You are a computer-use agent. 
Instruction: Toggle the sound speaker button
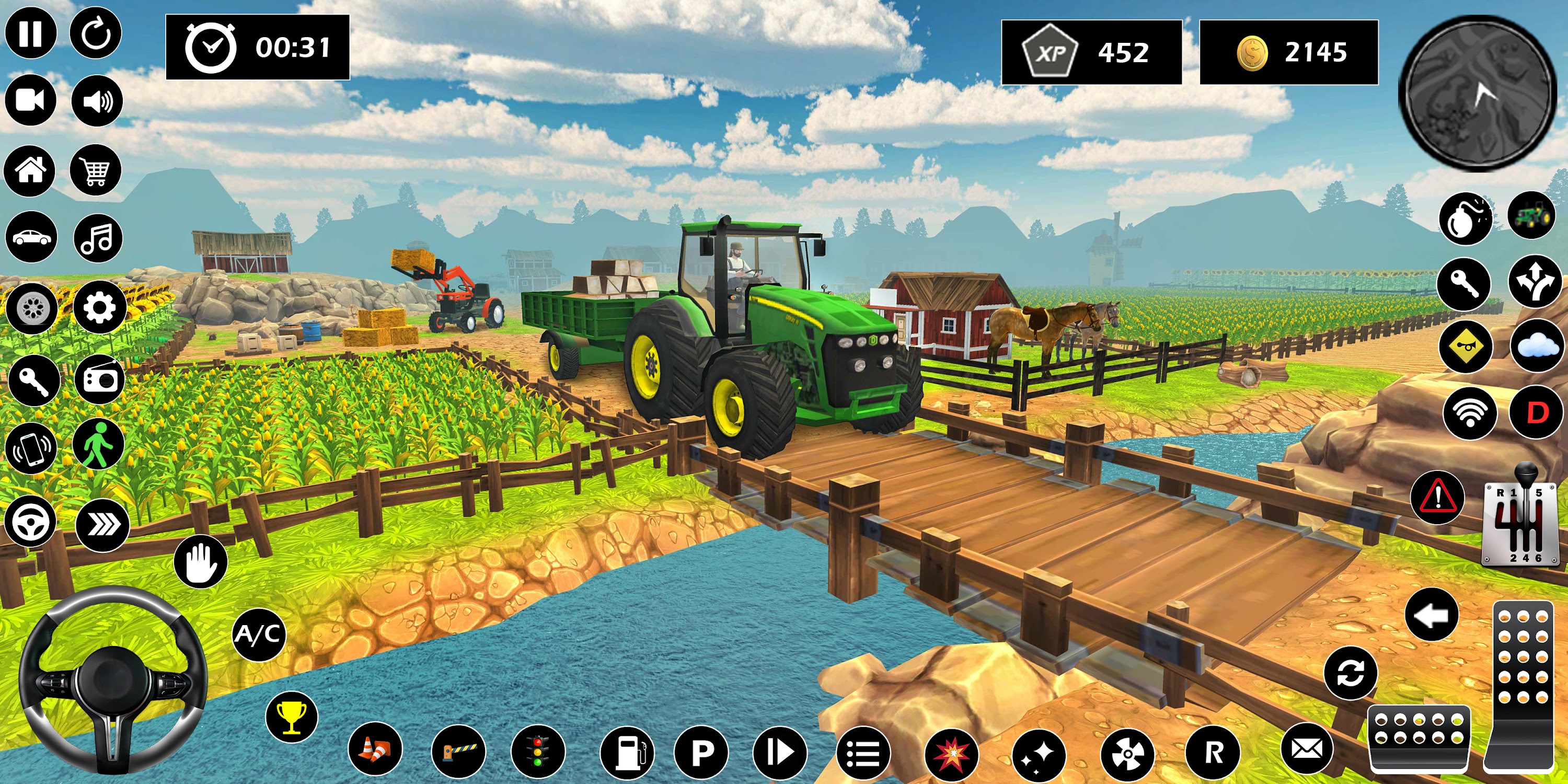pos(97,101)
